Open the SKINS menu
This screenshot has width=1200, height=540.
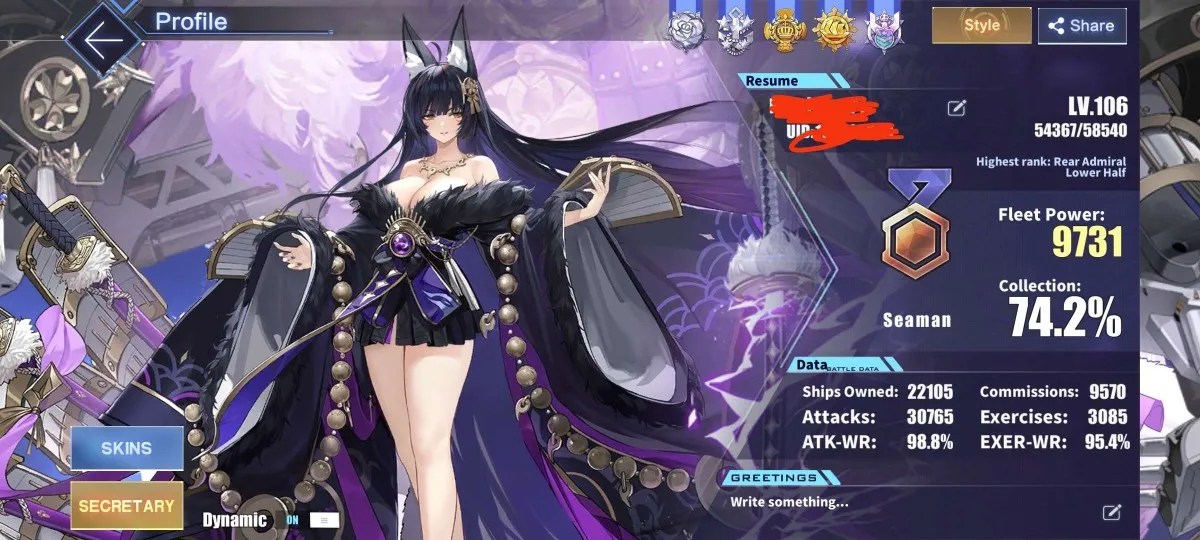coord(126,449)
